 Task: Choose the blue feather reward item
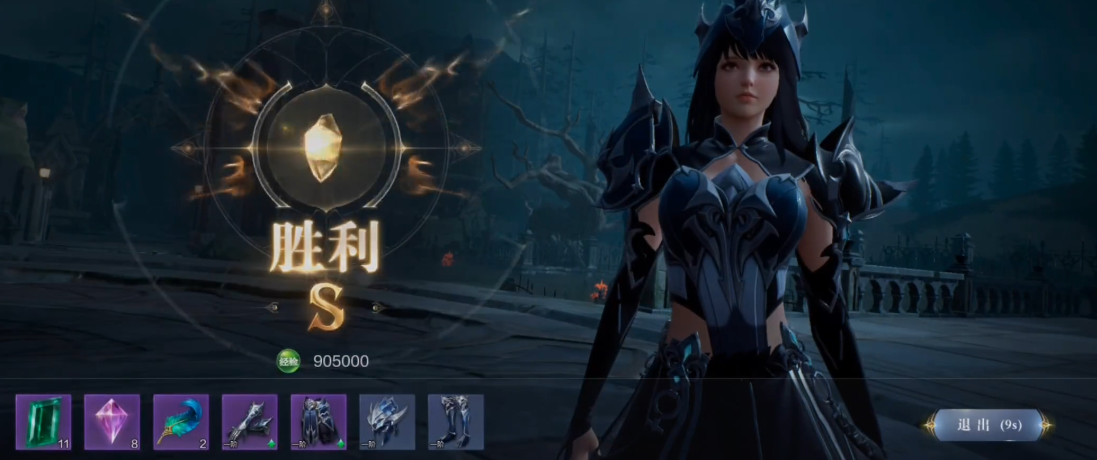[181, 421]
